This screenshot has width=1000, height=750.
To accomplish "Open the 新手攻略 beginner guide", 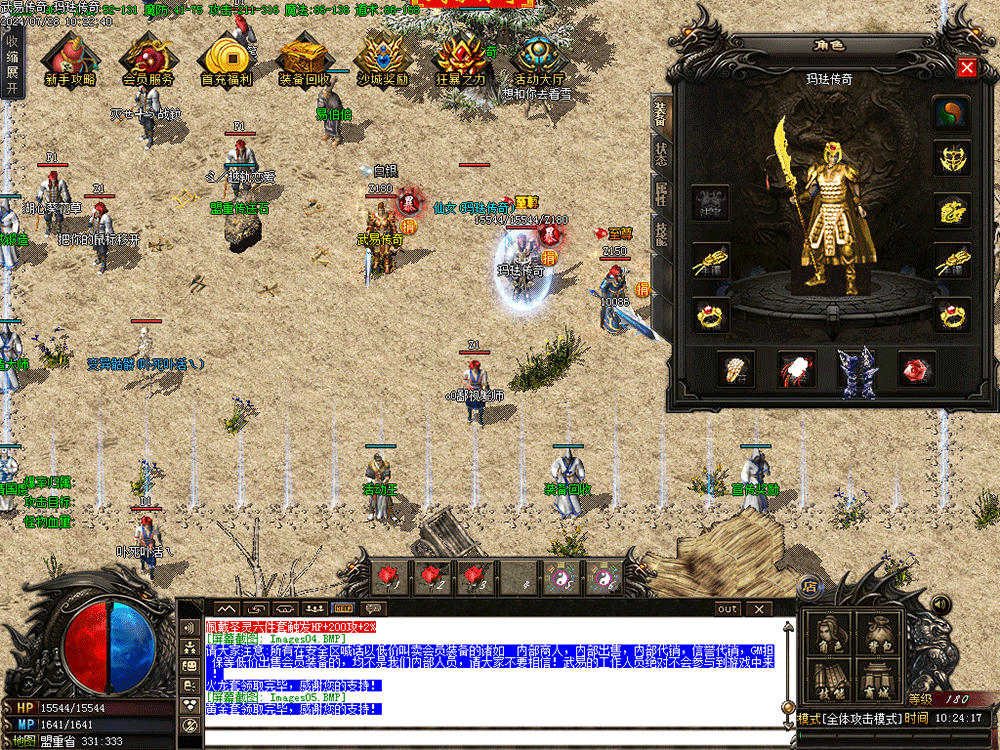I will coord(70,60).
